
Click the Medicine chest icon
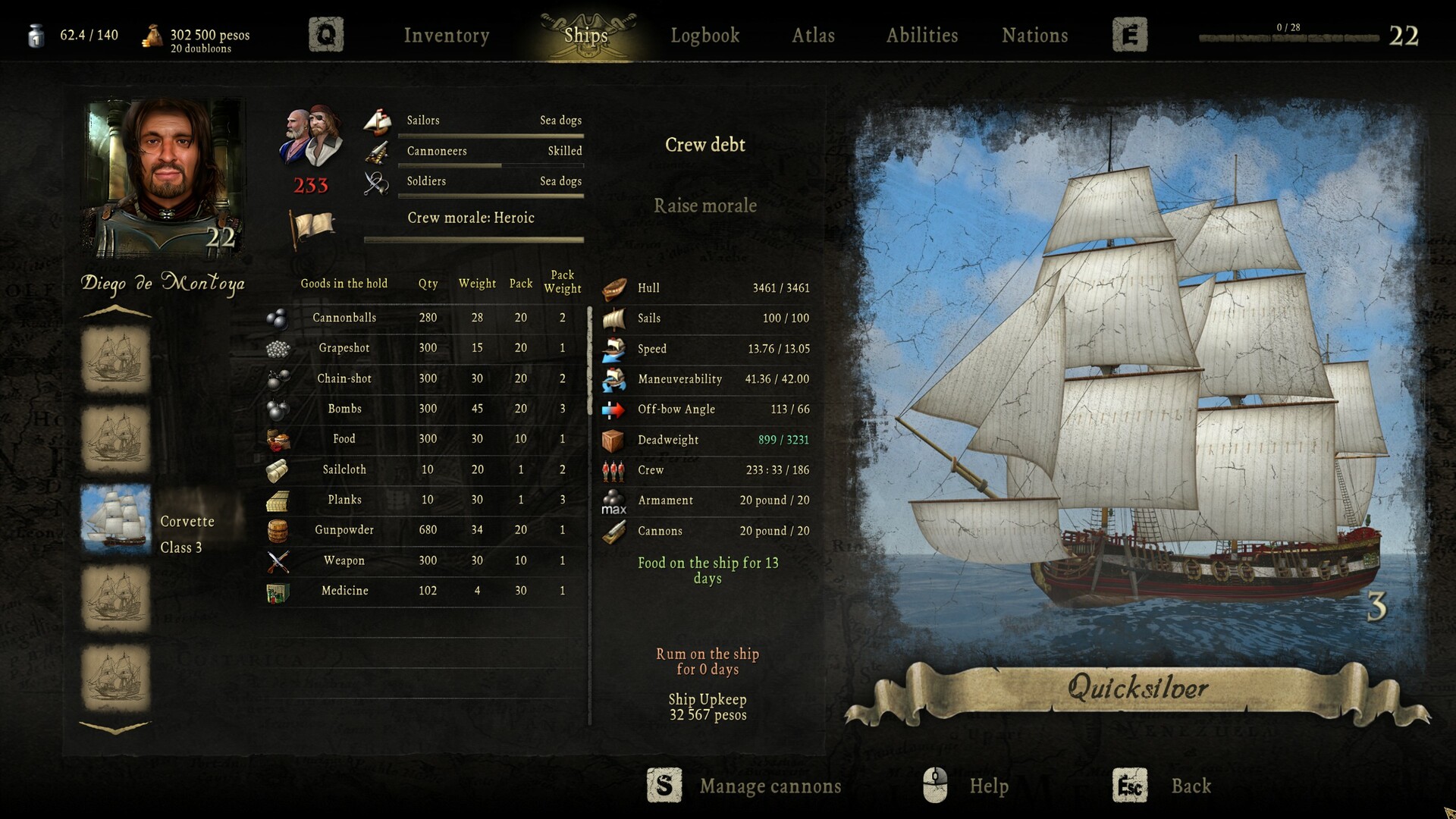pos(278,591)
